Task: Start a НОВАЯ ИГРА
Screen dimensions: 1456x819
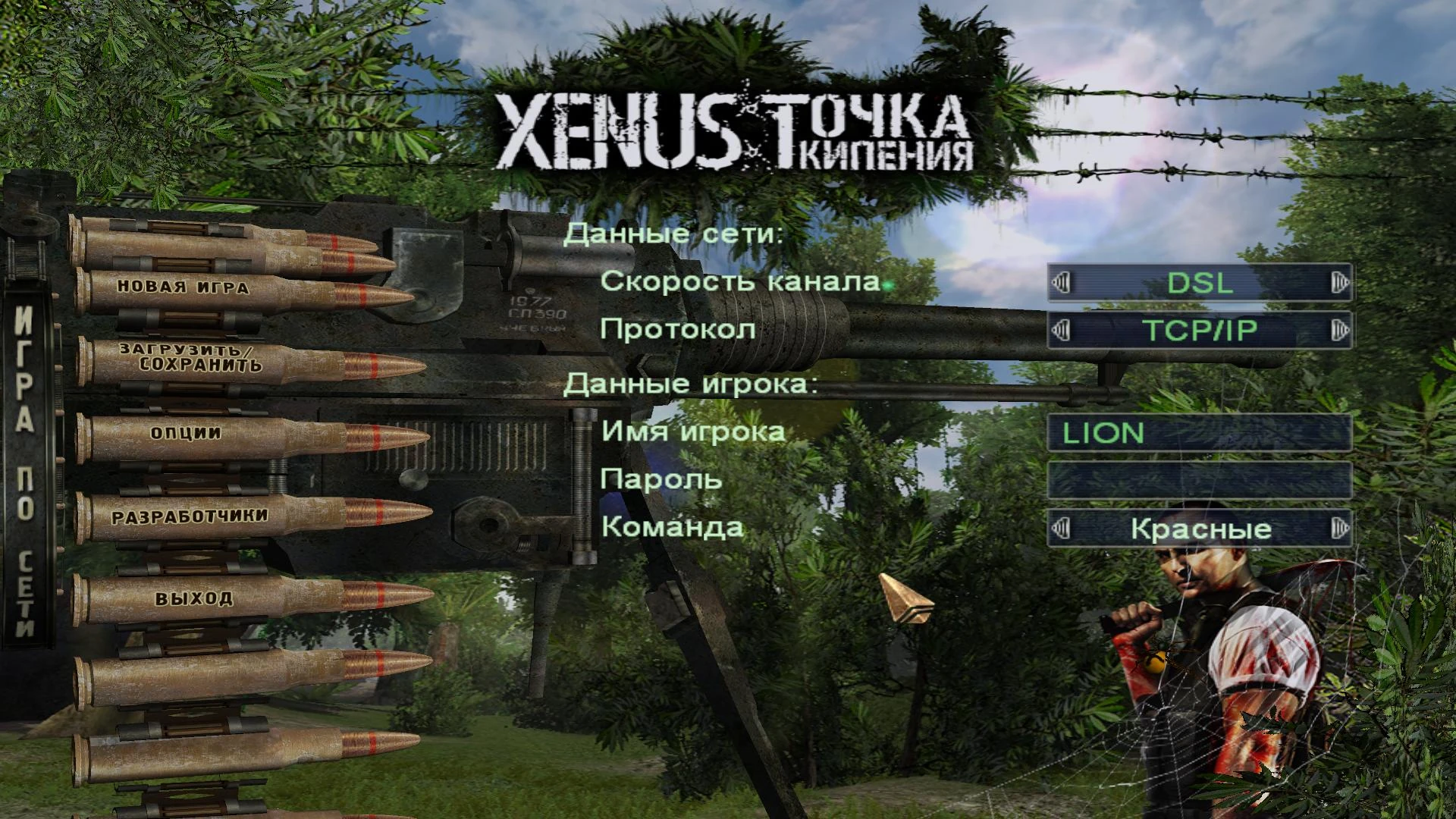Action: [182, 288]
